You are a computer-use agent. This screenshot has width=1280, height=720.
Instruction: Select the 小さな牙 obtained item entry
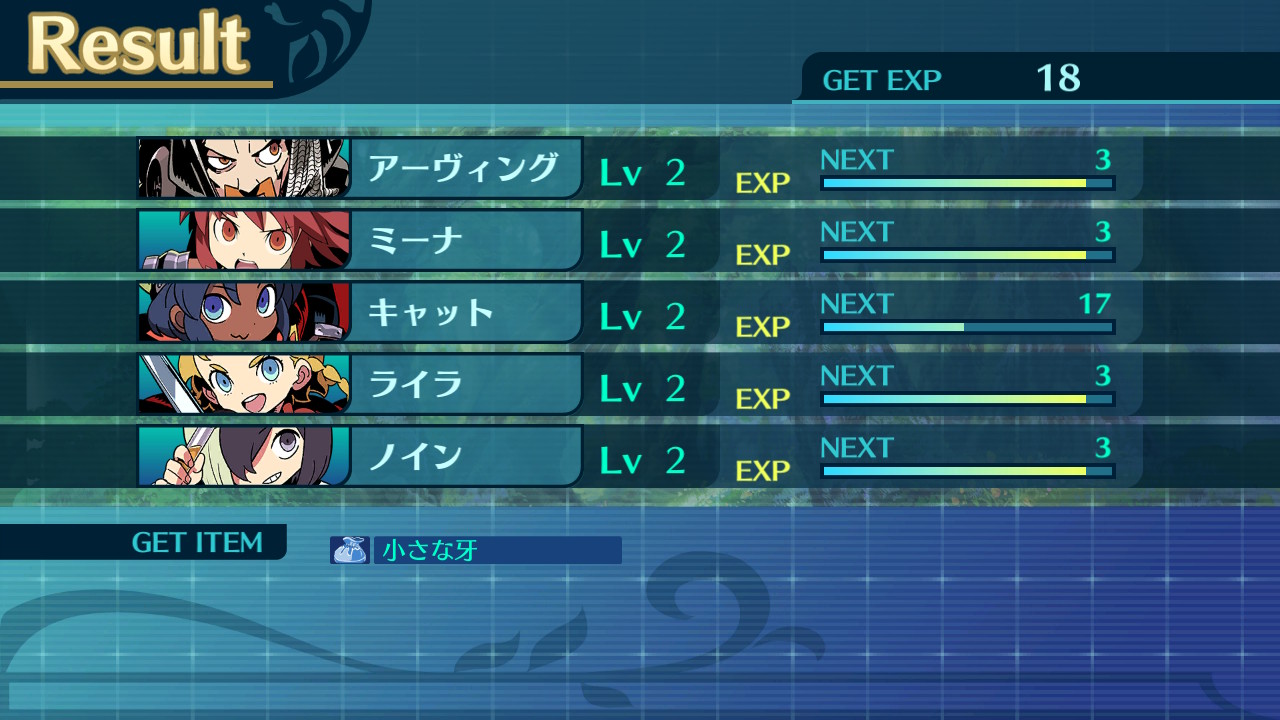pos(476,550)
